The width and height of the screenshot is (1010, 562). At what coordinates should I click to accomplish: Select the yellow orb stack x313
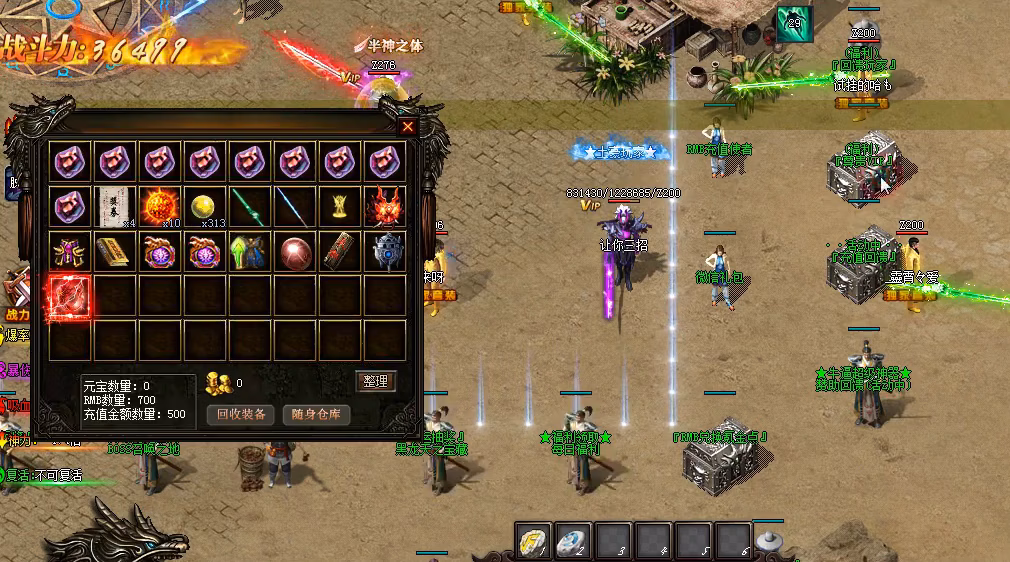pyautogui.click(x=206, y=206)
